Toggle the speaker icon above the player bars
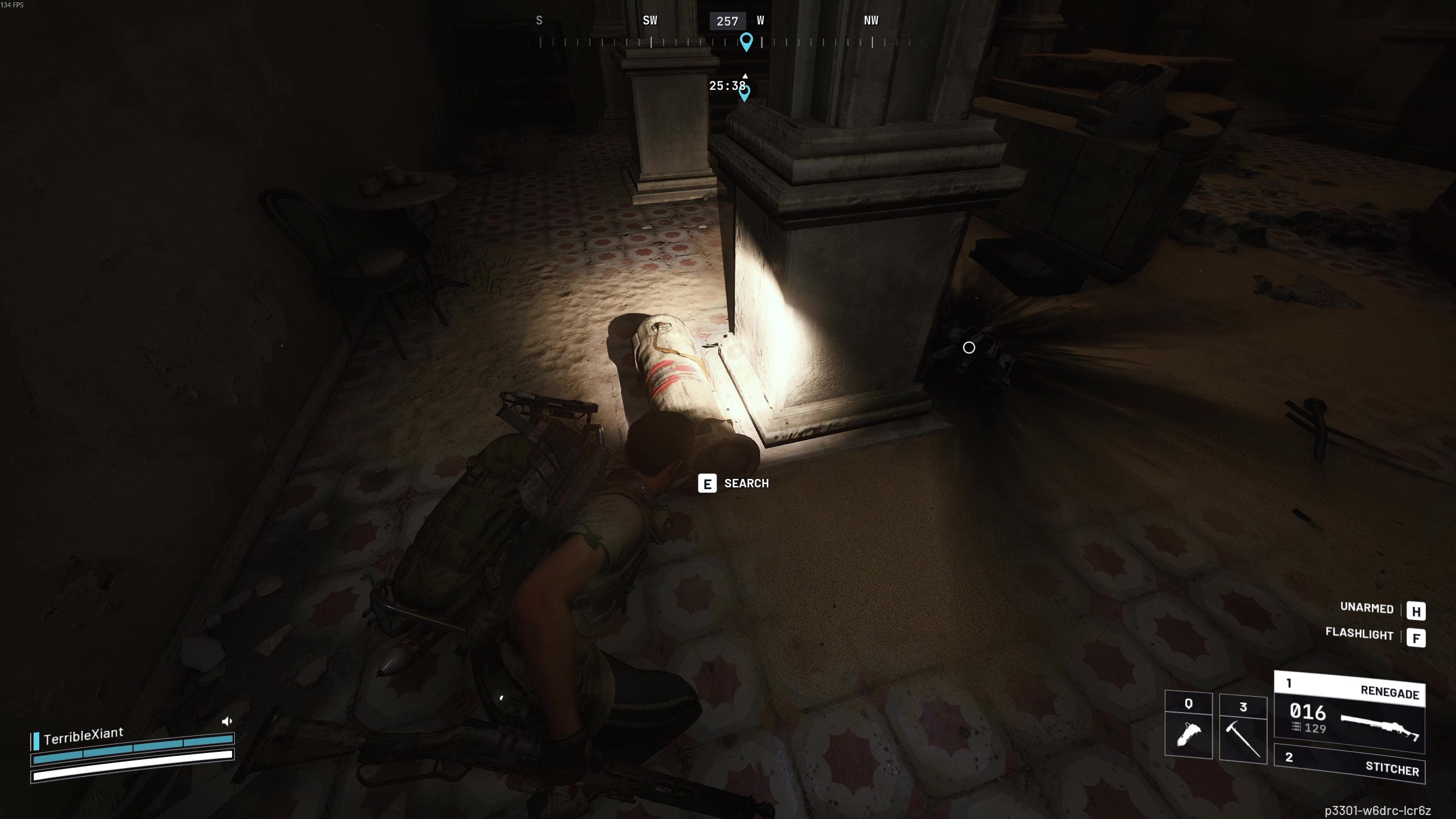 [227, 721]
